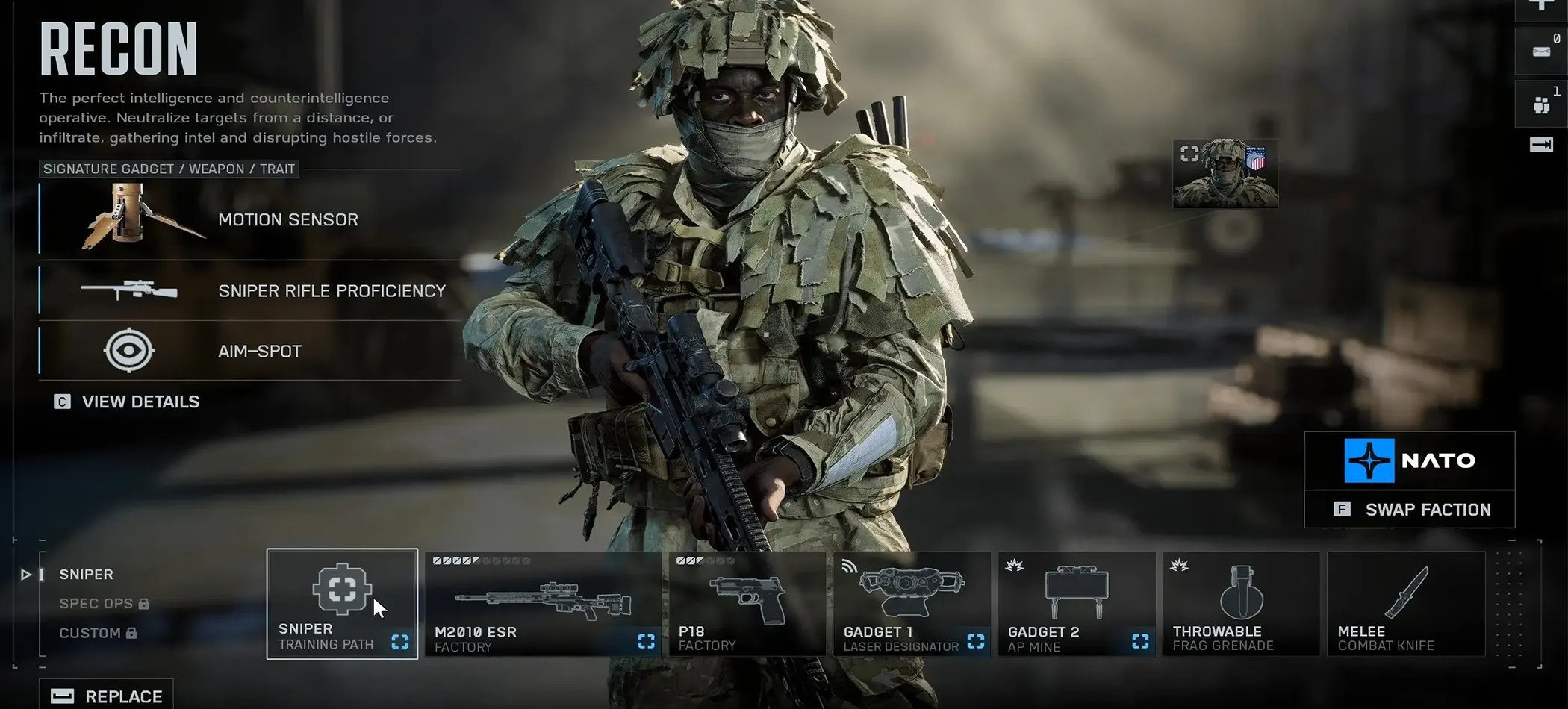Open Gadget 1 Laser Designator slot
Viewport: 1568px width, 709px height.
point(912,604)
